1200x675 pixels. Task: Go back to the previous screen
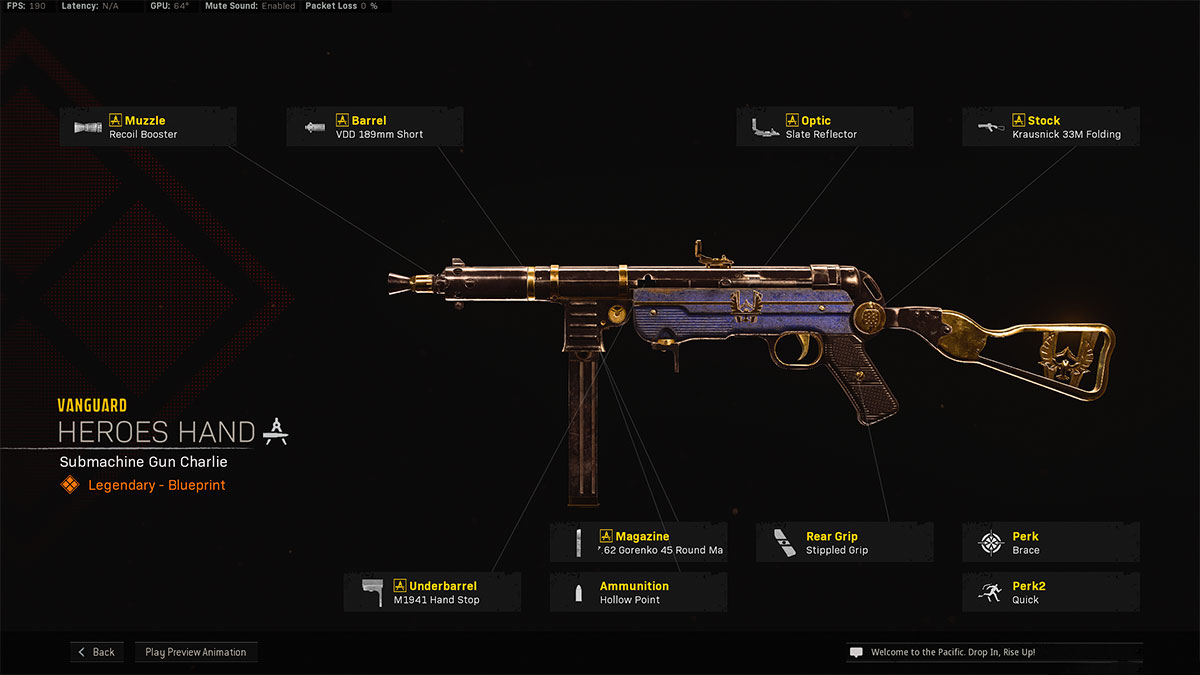pyautogui.click(x=96, y=652)
